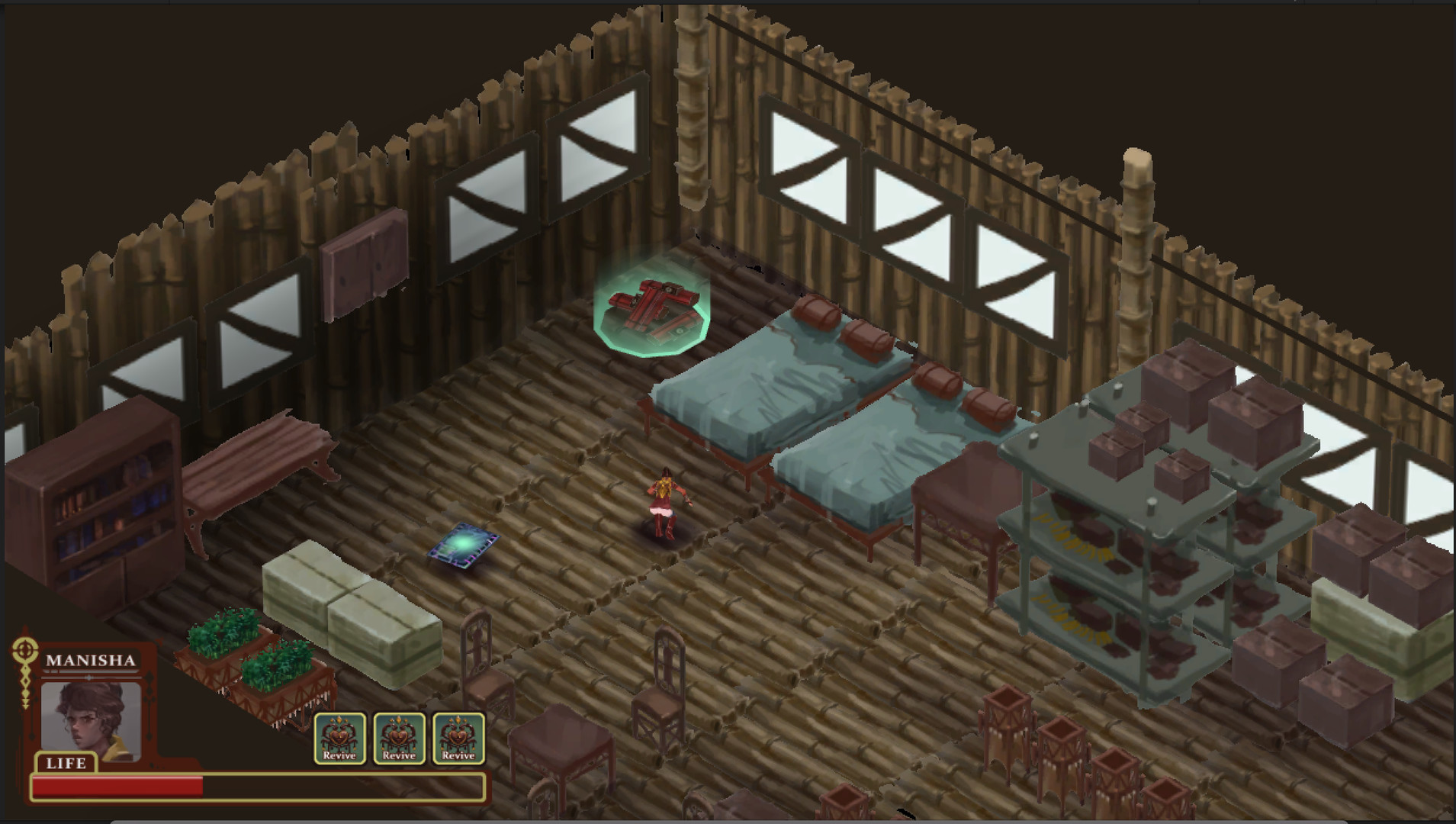Click the rightmost Revive icon
This screenshot has width=1456, height=824.
(458, 737)
